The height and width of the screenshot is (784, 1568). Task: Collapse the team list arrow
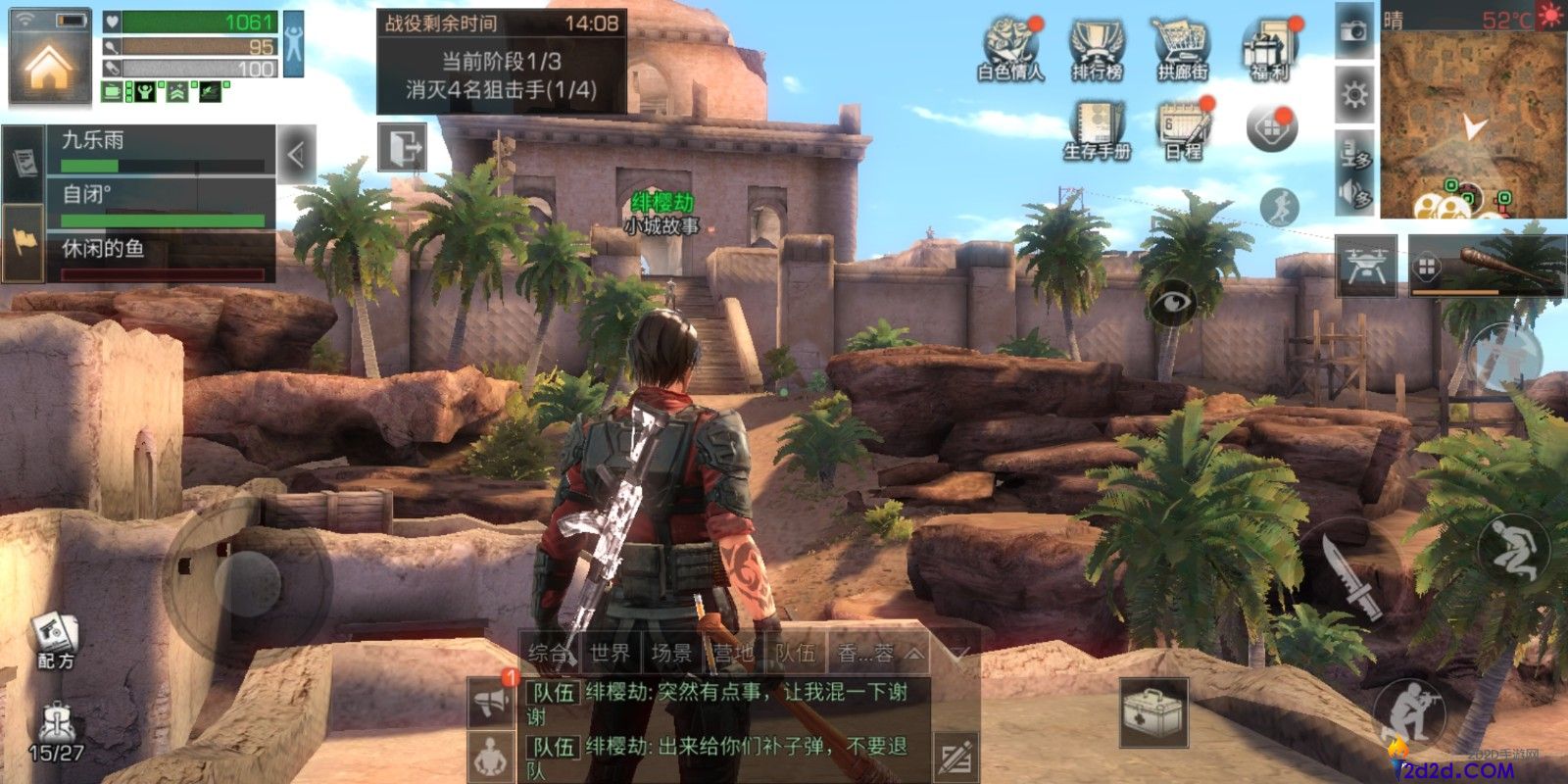point(296,154)
